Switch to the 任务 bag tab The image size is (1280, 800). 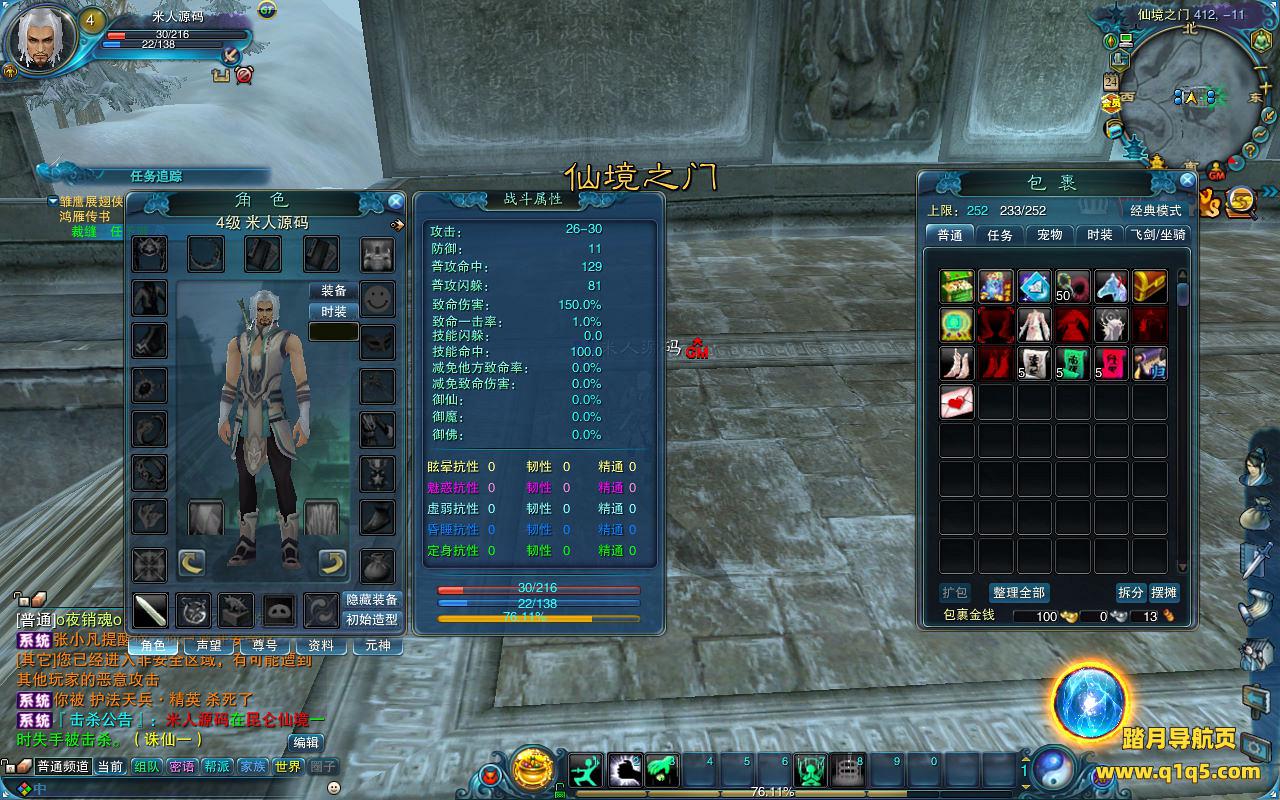pyautogui.click(x=1000, y=235)
